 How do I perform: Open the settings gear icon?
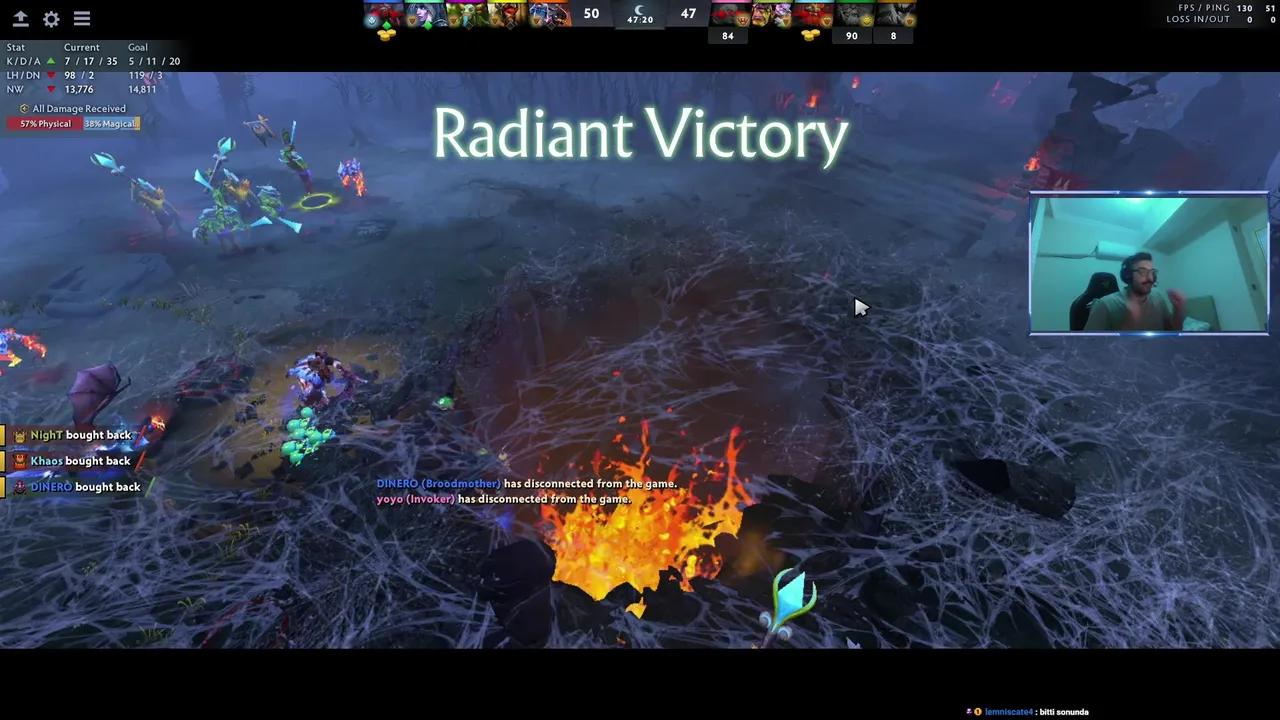click(51, 18)
